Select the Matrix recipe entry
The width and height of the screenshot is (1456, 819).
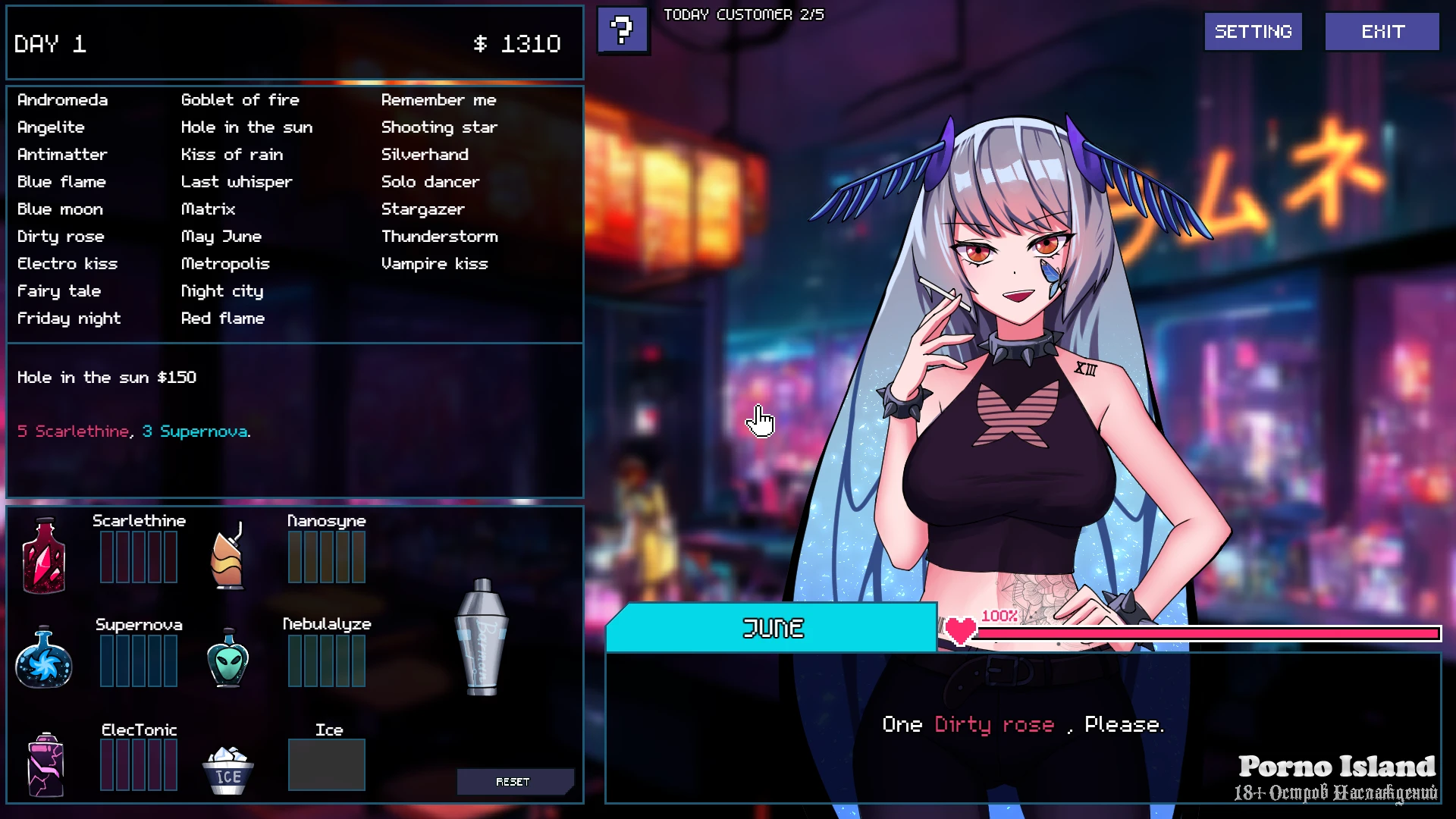point(208,209)
